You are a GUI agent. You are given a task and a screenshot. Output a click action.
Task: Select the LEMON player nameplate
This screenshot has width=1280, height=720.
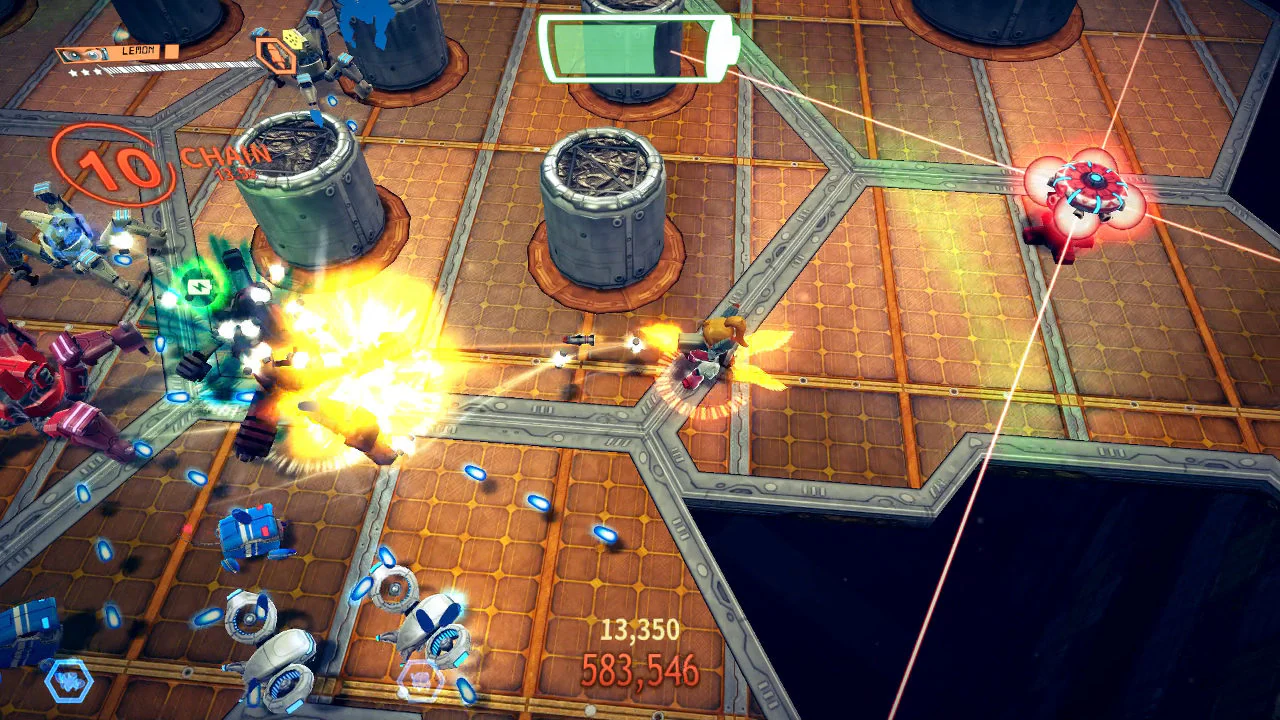[137, 50]
